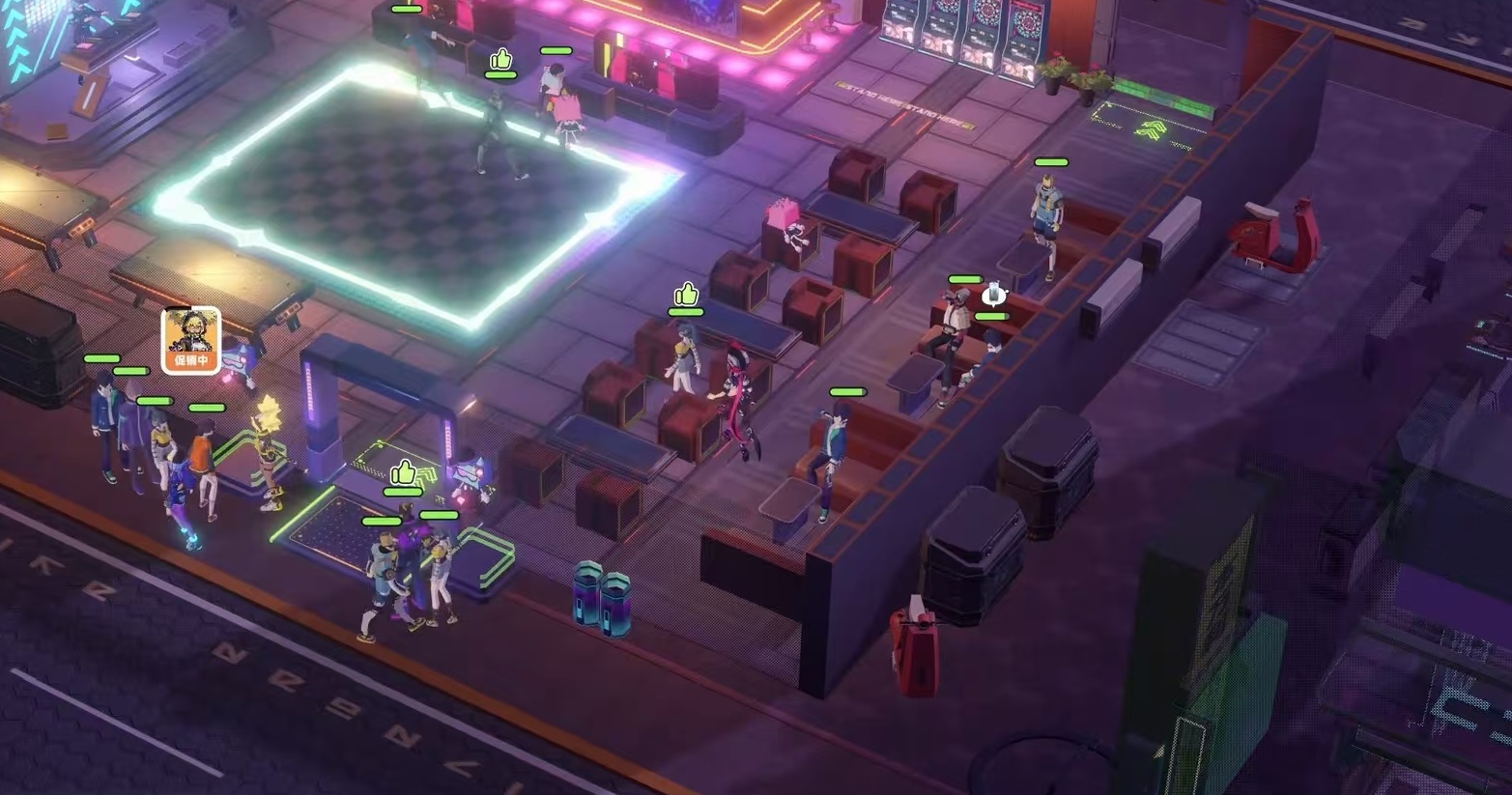Tap the white drink-request speech bubble
The height and width of the screenshot is (795, 1512).
pyautogui.click(x=994, y=294)
